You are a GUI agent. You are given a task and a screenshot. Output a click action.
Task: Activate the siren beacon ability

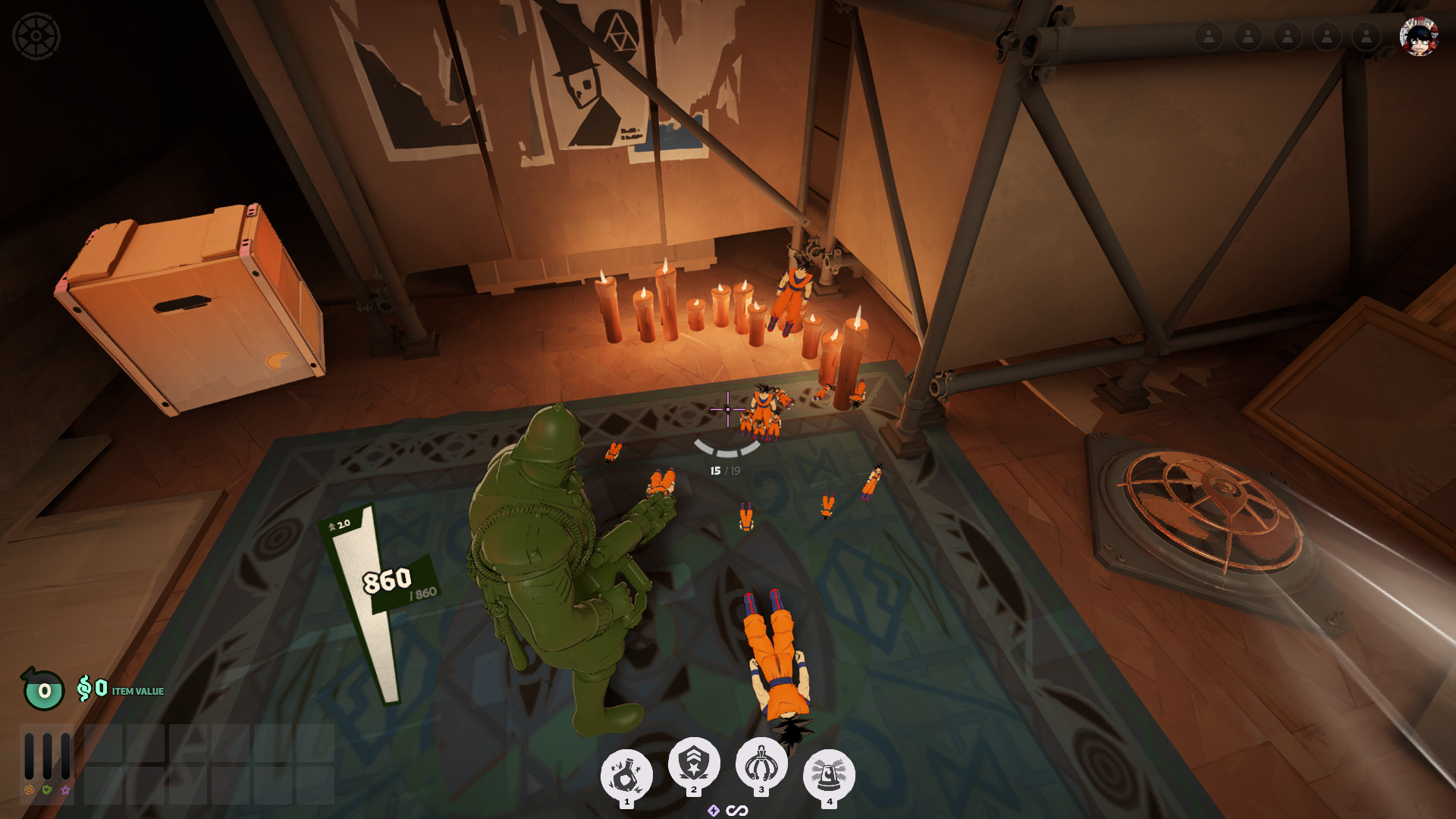tap(829, 775)
